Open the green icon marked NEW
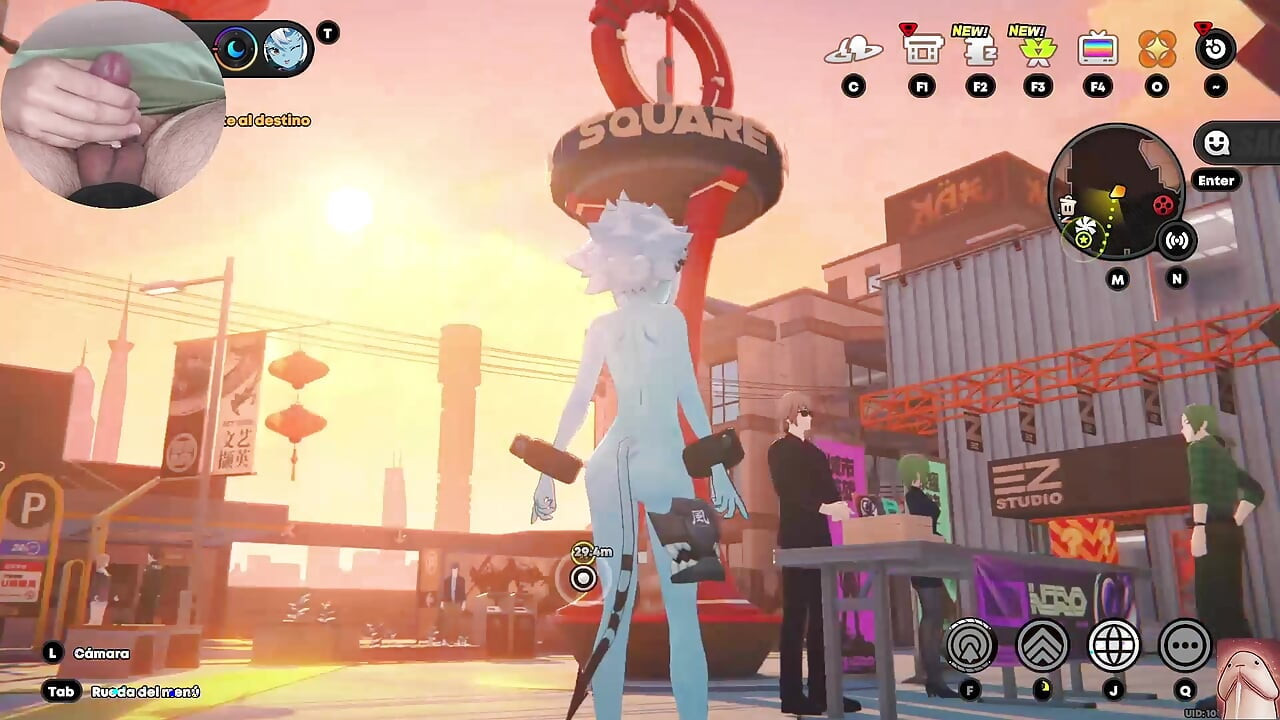1280x720 pixels. (1038, 50)
